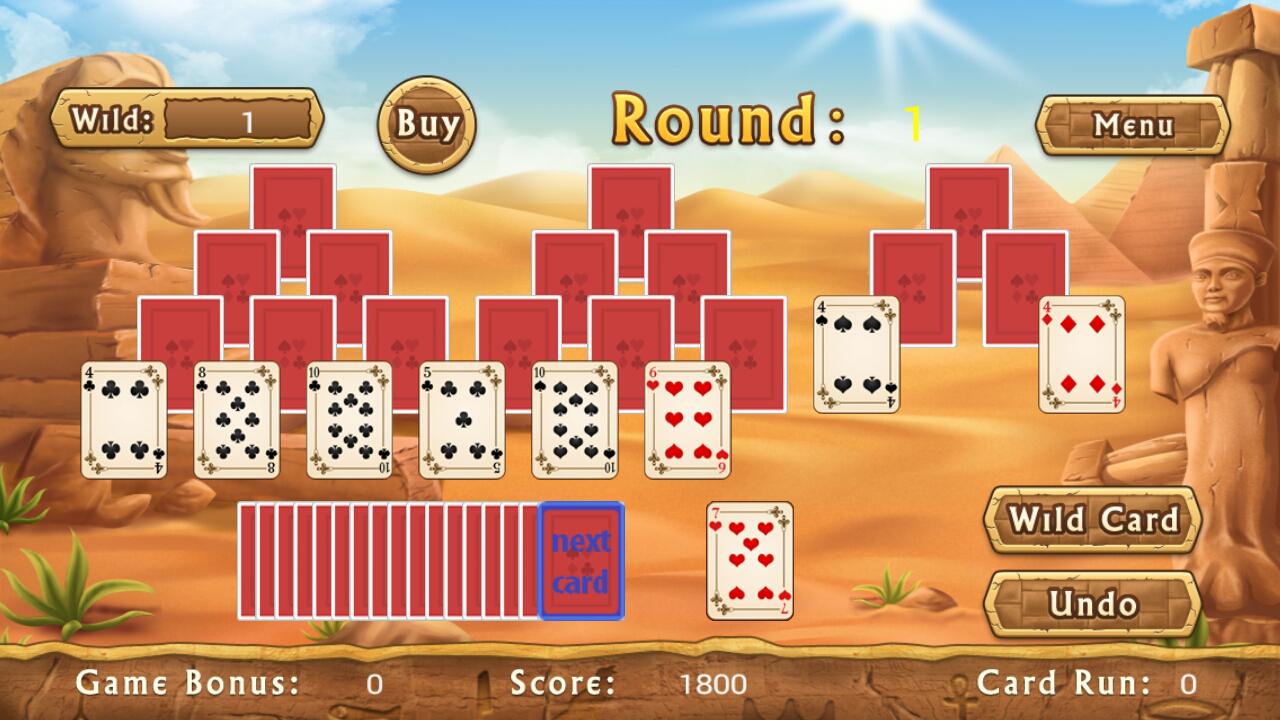Screen dimensions: 1280x720
Task: Select the 4 of spades
Action: tap(853, 355)
